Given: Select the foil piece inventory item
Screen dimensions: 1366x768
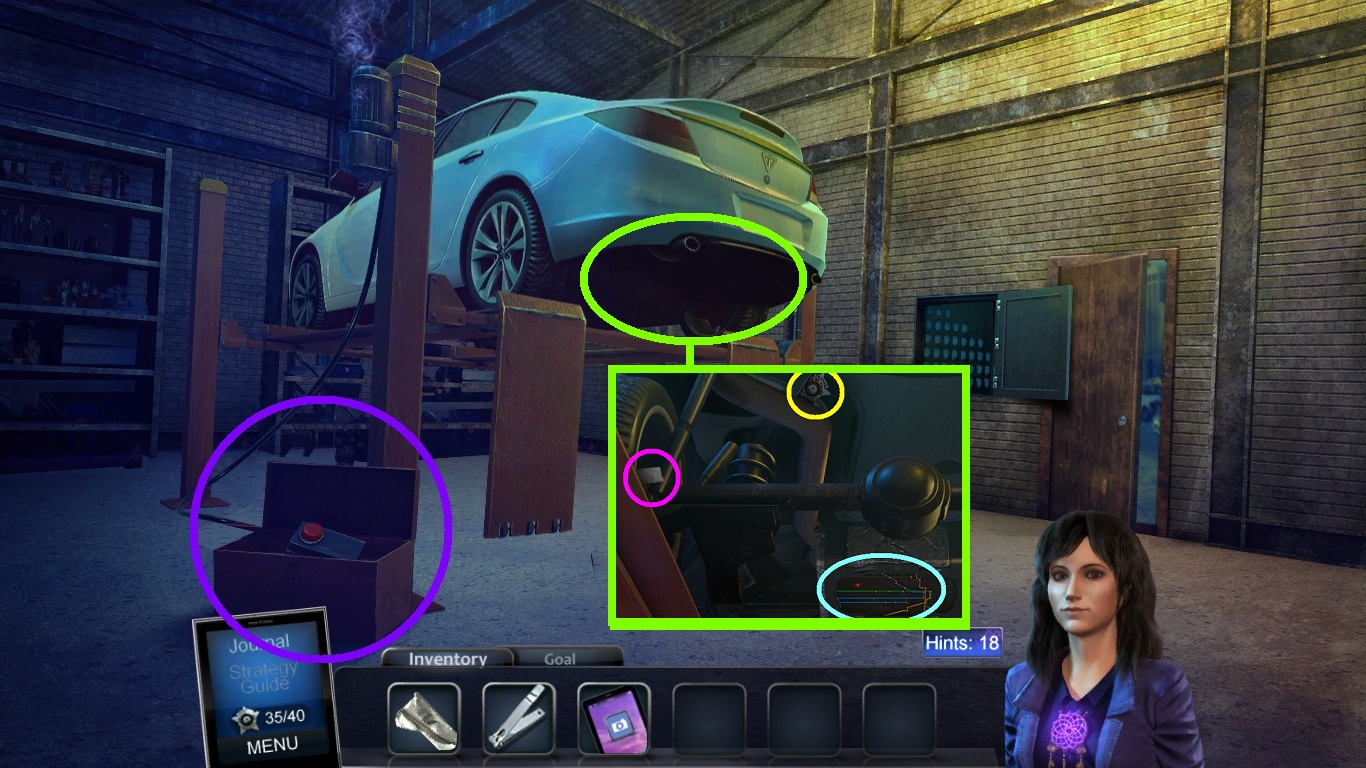Looking at the screenshot, I should click(424, 717).
